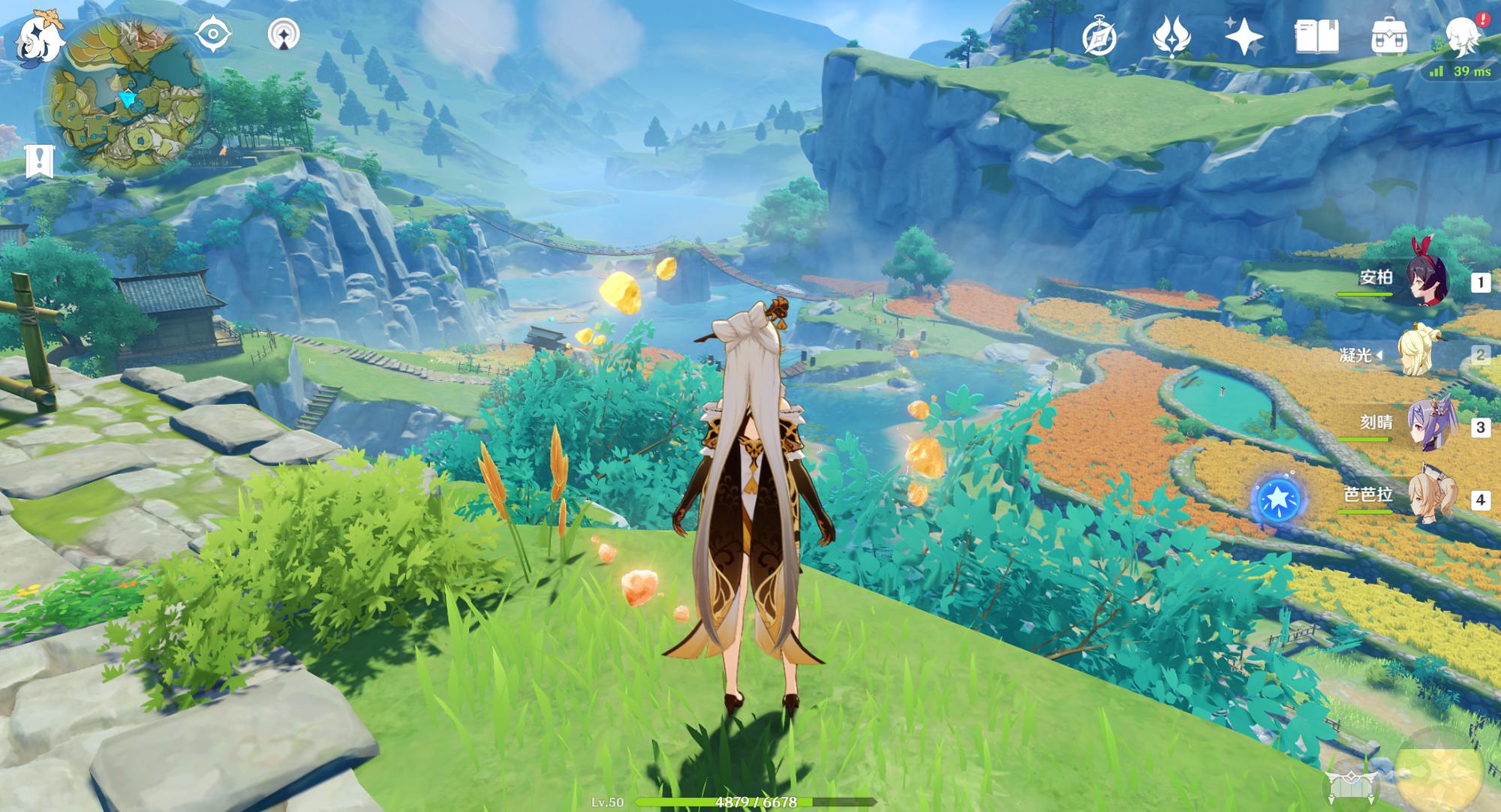The width and height of the screenshot is (1501, 812).
Task: Trigger 芭芭拉's blue star burst icon
Action: coord(1277,500)
